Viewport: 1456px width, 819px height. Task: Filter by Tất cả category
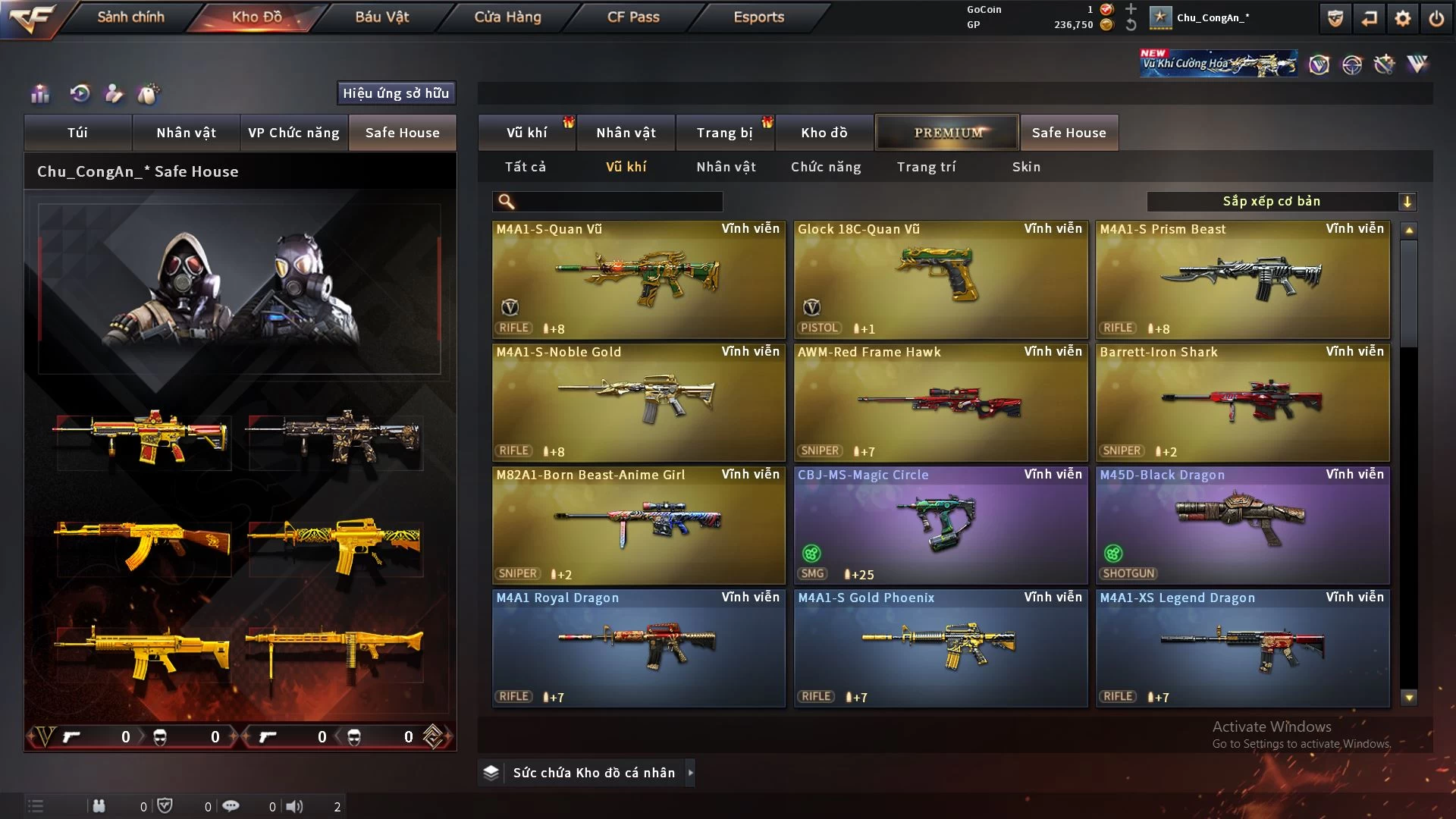click(525, 167)
